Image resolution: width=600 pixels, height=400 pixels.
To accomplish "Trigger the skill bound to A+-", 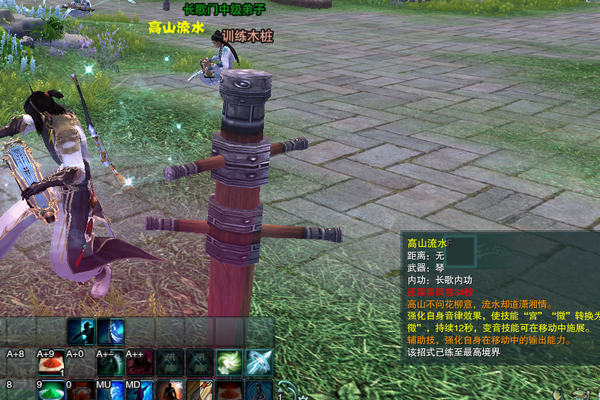I will (110, 362).
